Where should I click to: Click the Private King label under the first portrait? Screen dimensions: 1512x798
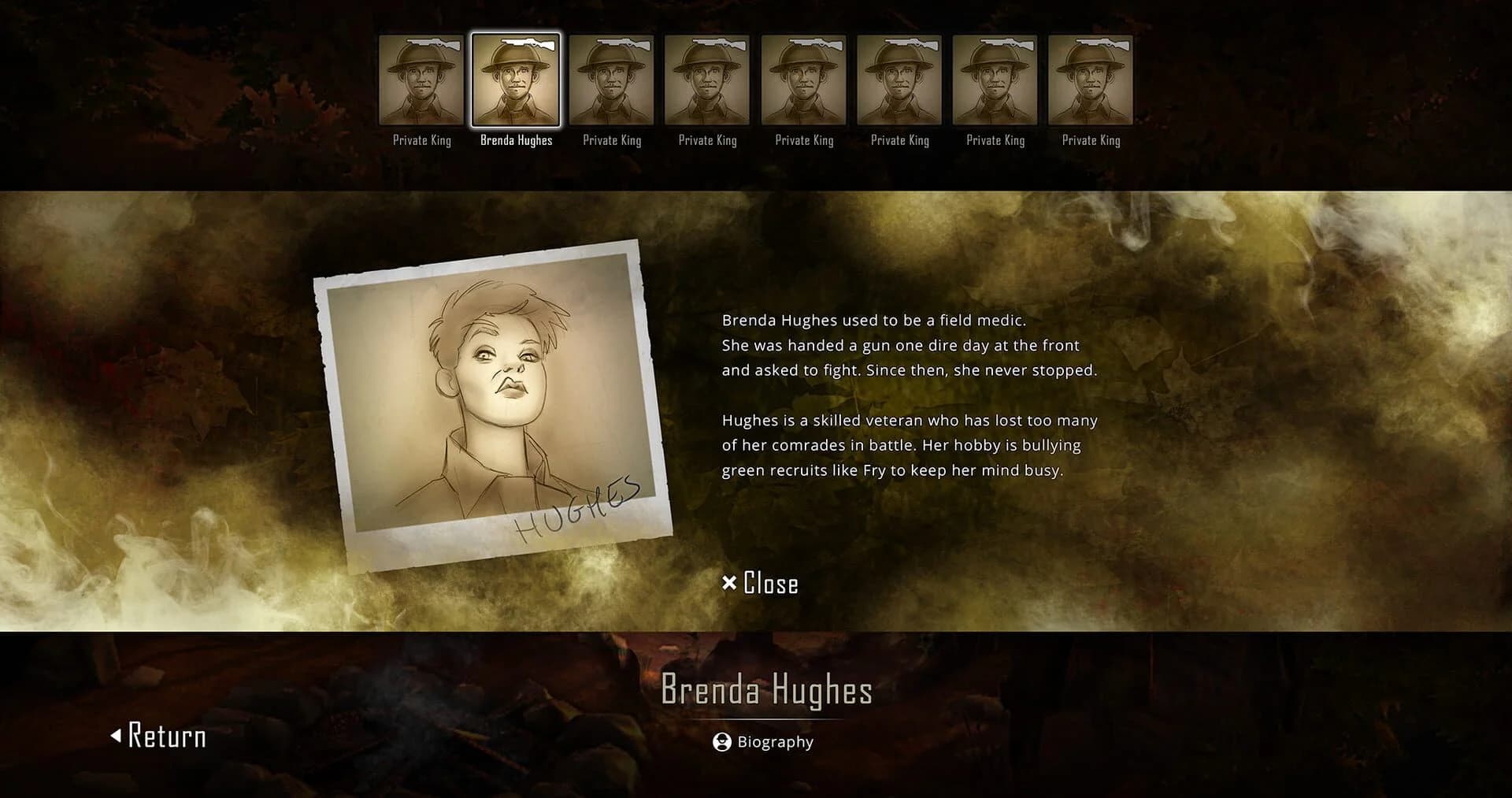(x=421, y=140)
